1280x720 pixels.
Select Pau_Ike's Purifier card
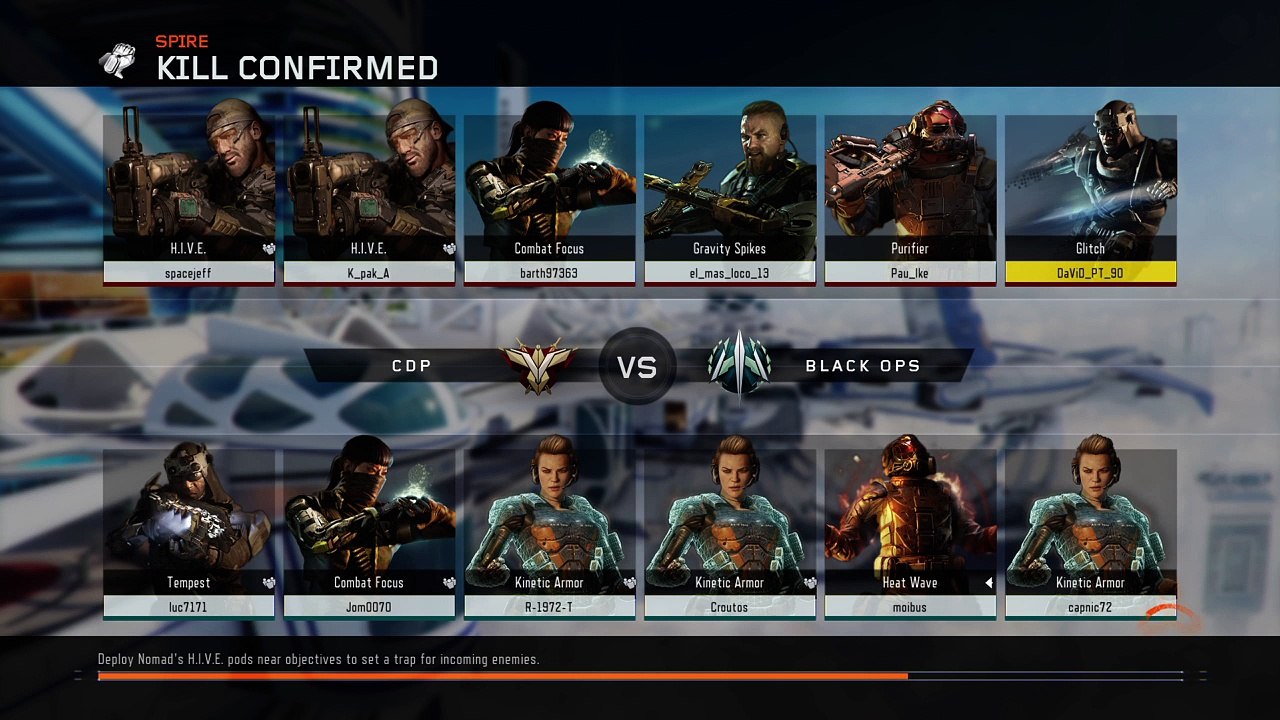click(x=910, y=200)
